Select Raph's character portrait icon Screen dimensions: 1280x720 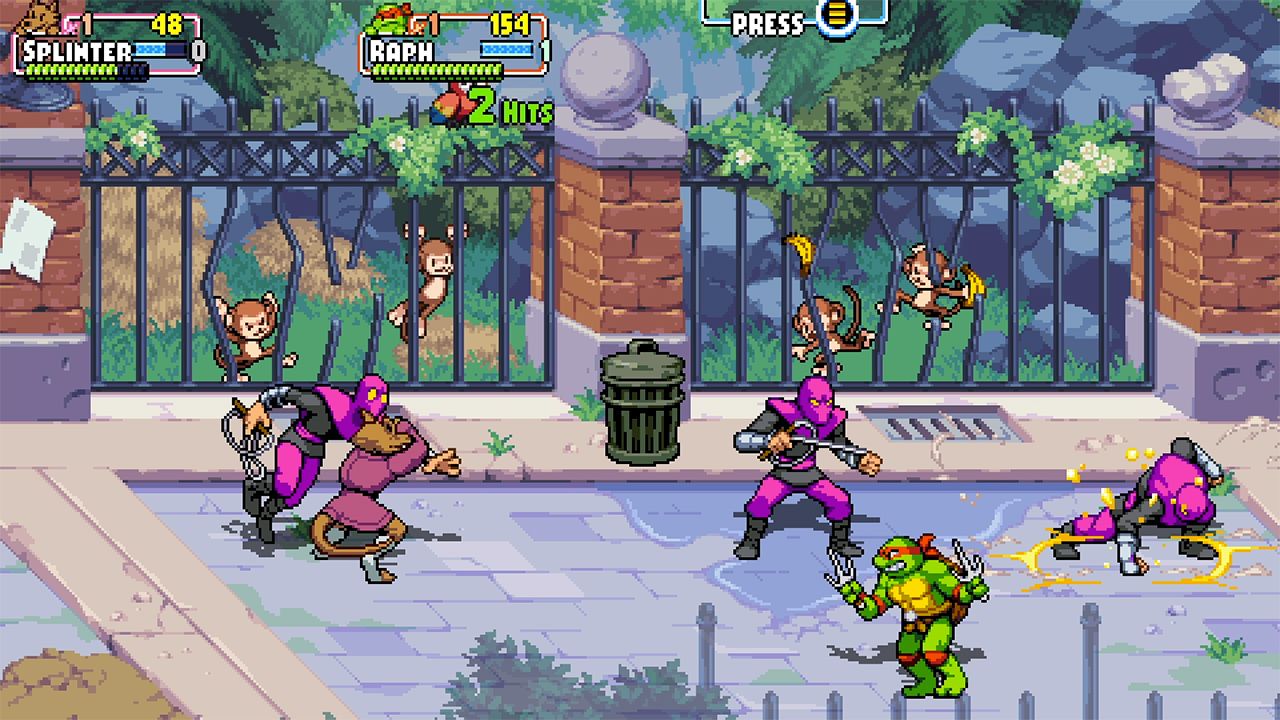coord(388,20)
